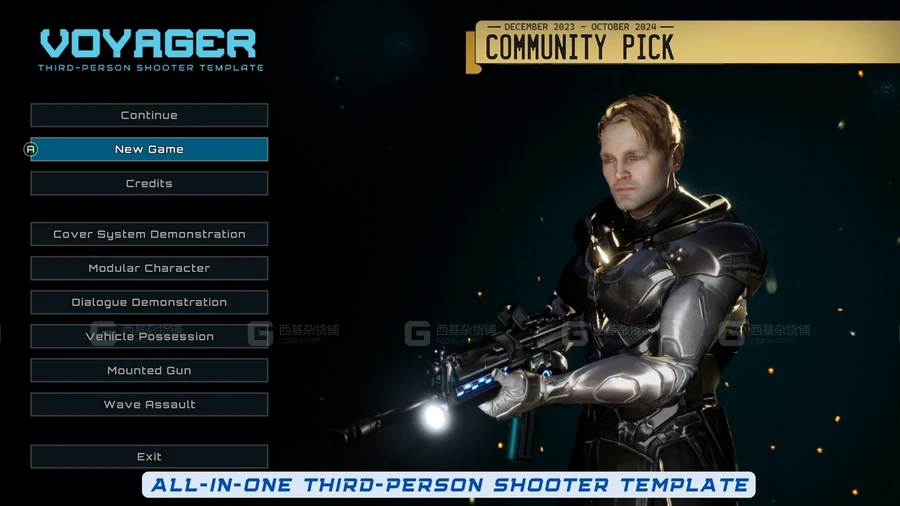Launch the Cover System Demonstration

(x=149, y=234)
